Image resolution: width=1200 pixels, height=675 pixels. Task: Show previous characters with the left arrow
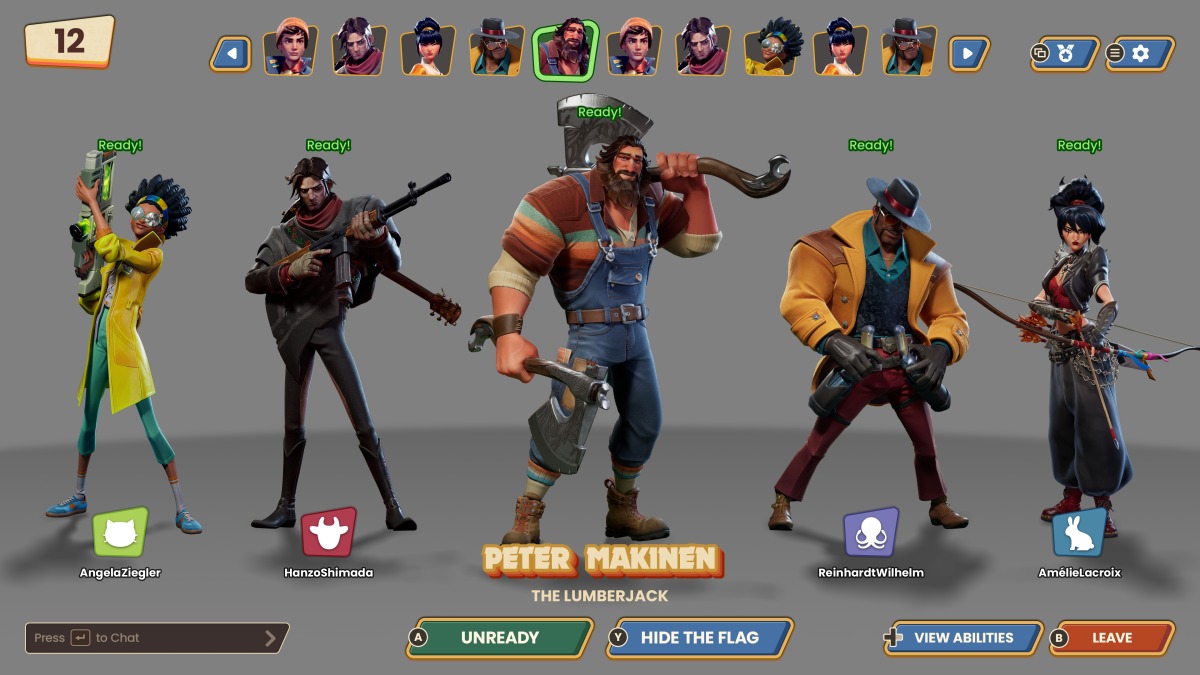pos(231,53)
